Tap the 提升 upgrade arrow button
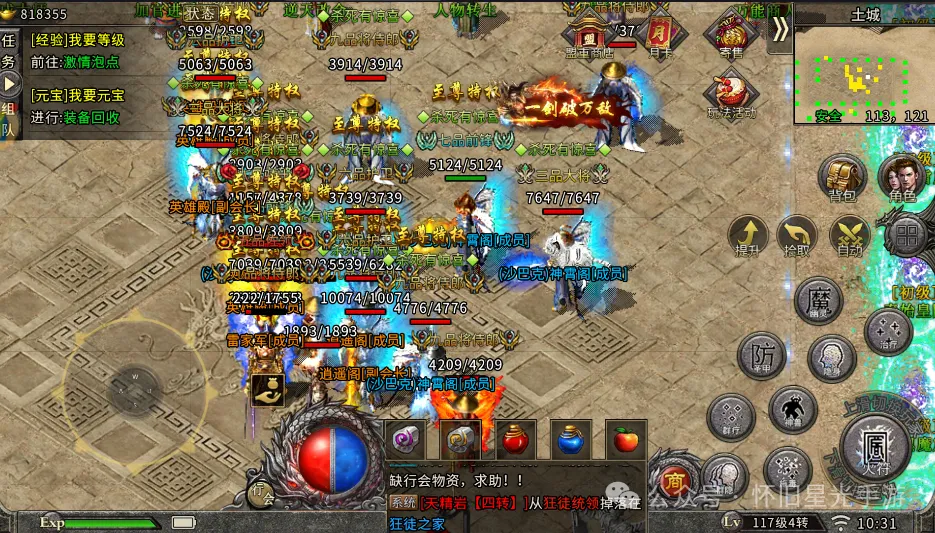This screenshot has height=533, width=935. click(748, 235)
